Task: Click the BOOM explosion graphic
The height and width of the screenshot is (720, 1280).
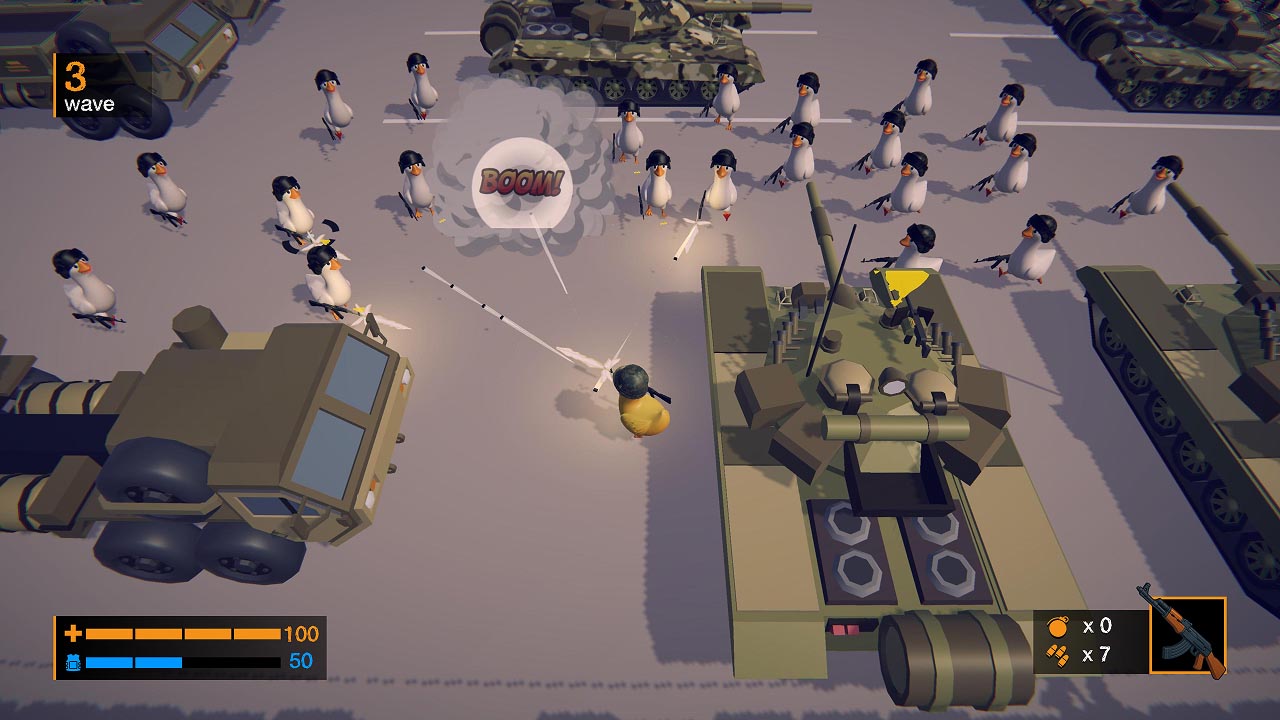Action: coord(522,181)
